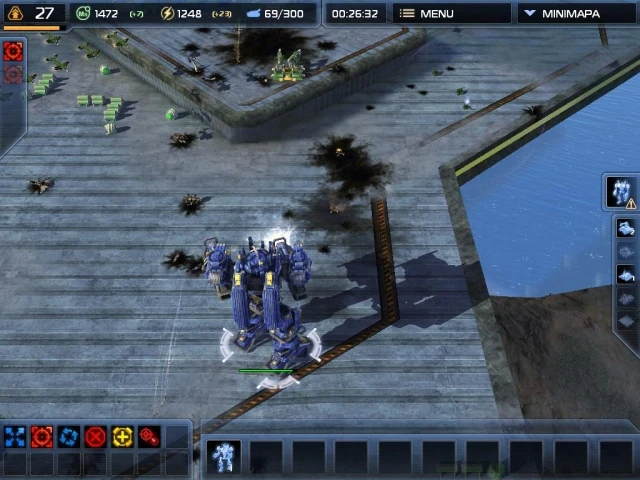The width and height of the screenshot is (640, 480).
Task: Select the red attack crosshair command
Action: coord(41,436)
